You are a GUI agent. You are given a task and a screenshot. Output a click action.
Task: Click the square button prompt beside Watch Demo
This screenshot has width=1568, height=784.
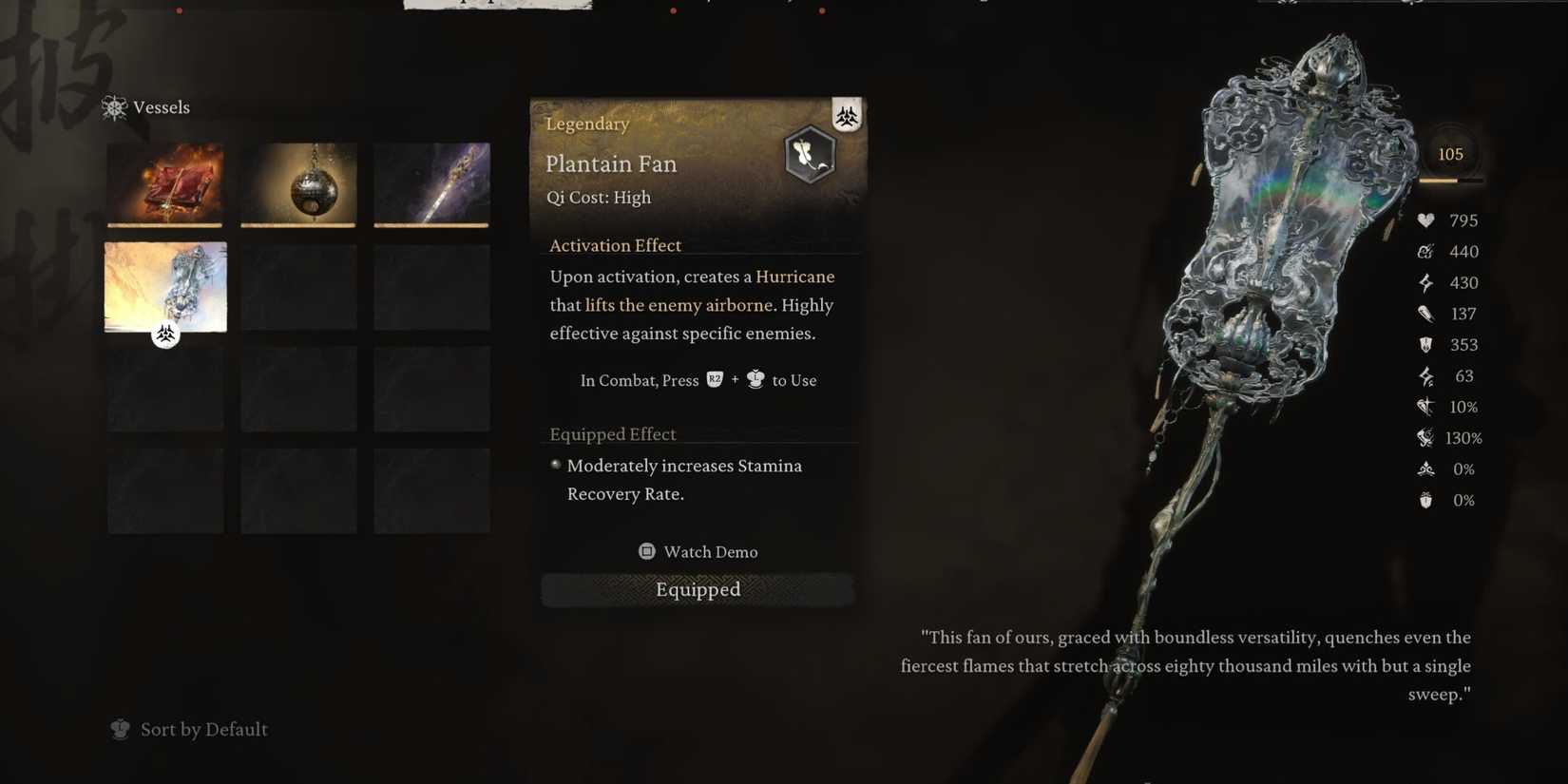(646, 551)
